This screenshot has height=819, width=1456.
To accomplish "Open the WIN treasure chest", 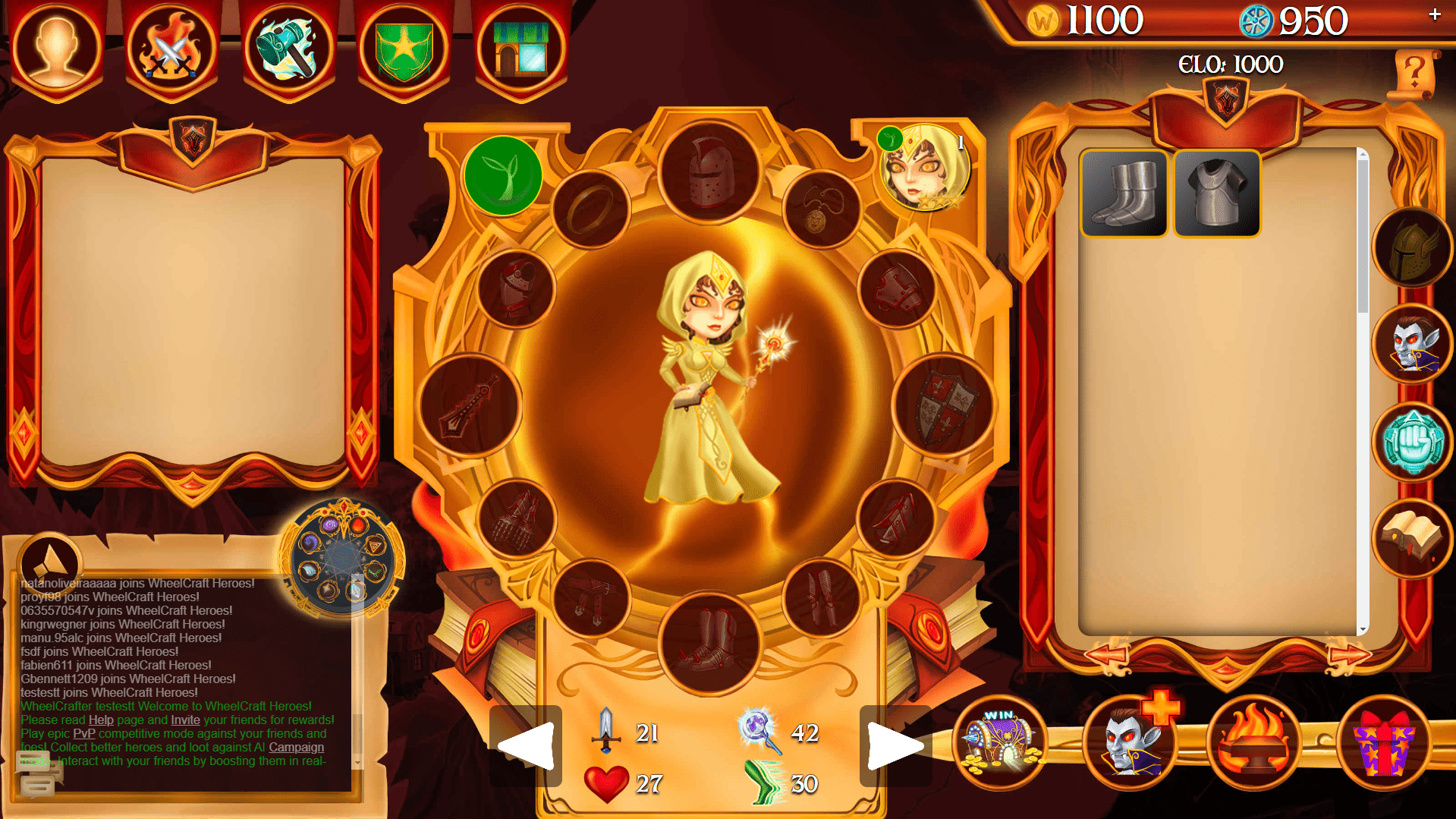I will 1002,741.
